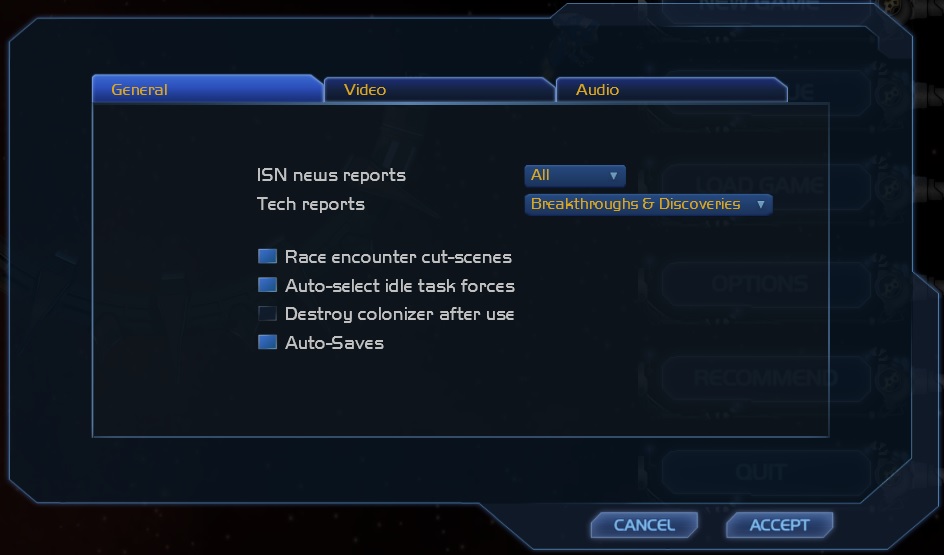The image size is (944, 555).
Task: Expand the Tech reports dropdown
Action: tap(648, 205)
